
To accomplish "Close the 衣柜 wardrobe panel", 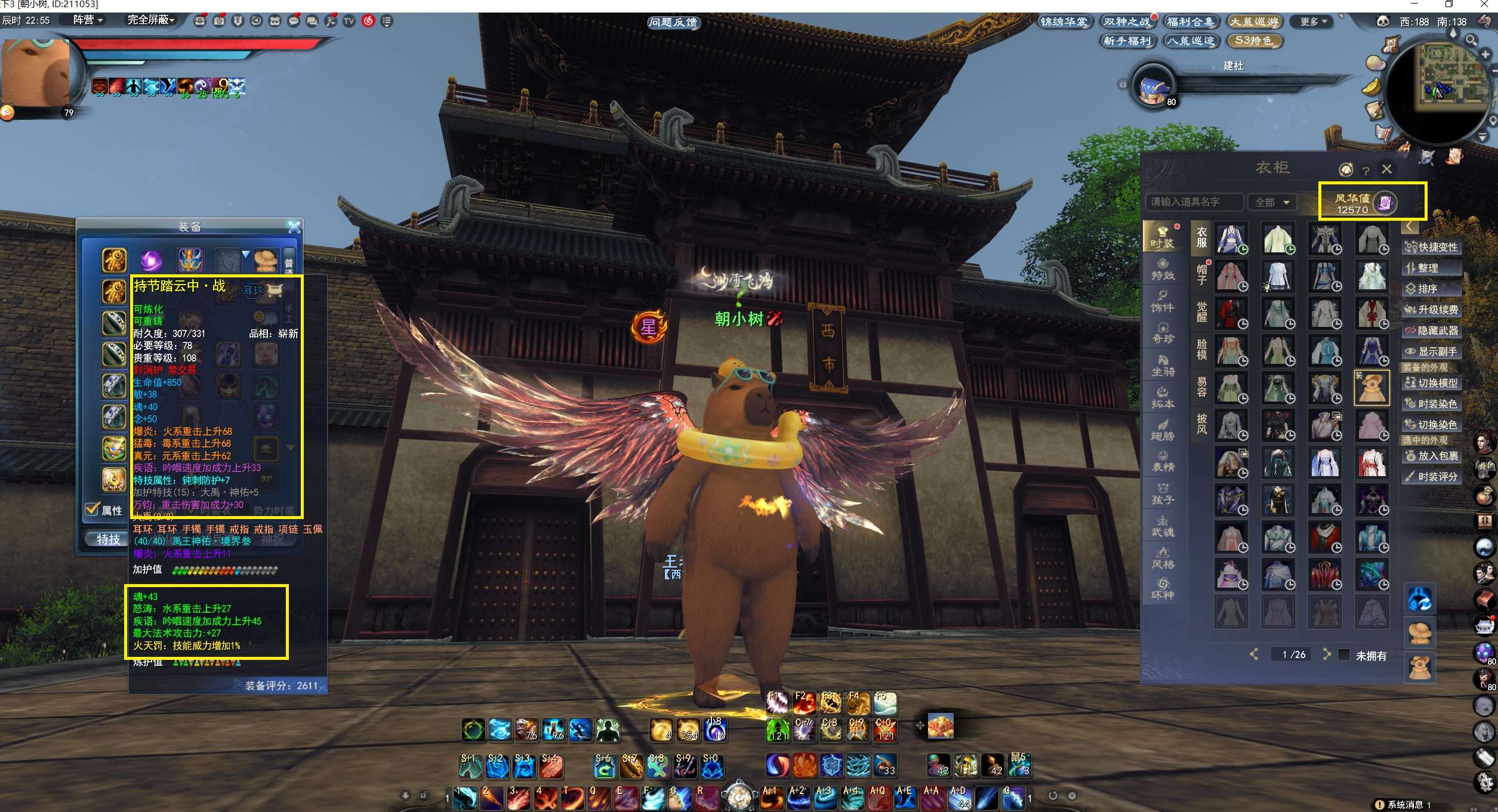I will tap(1386, 169).
